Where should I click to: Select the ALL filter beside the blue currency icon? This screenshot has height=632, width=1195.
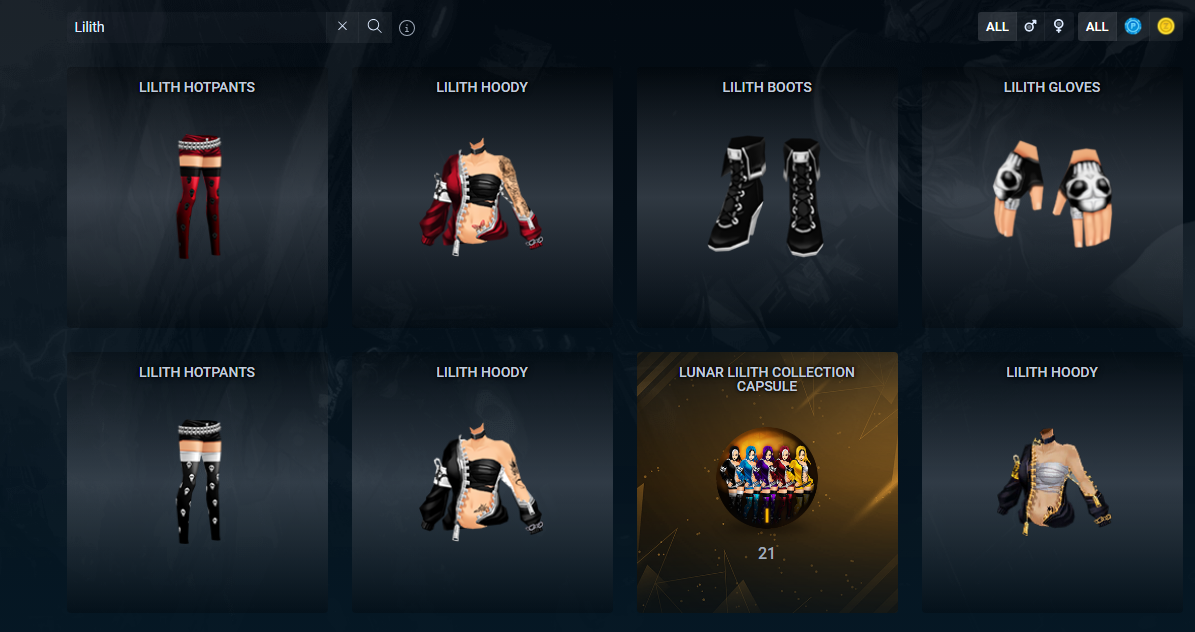tap(1097, 27)
